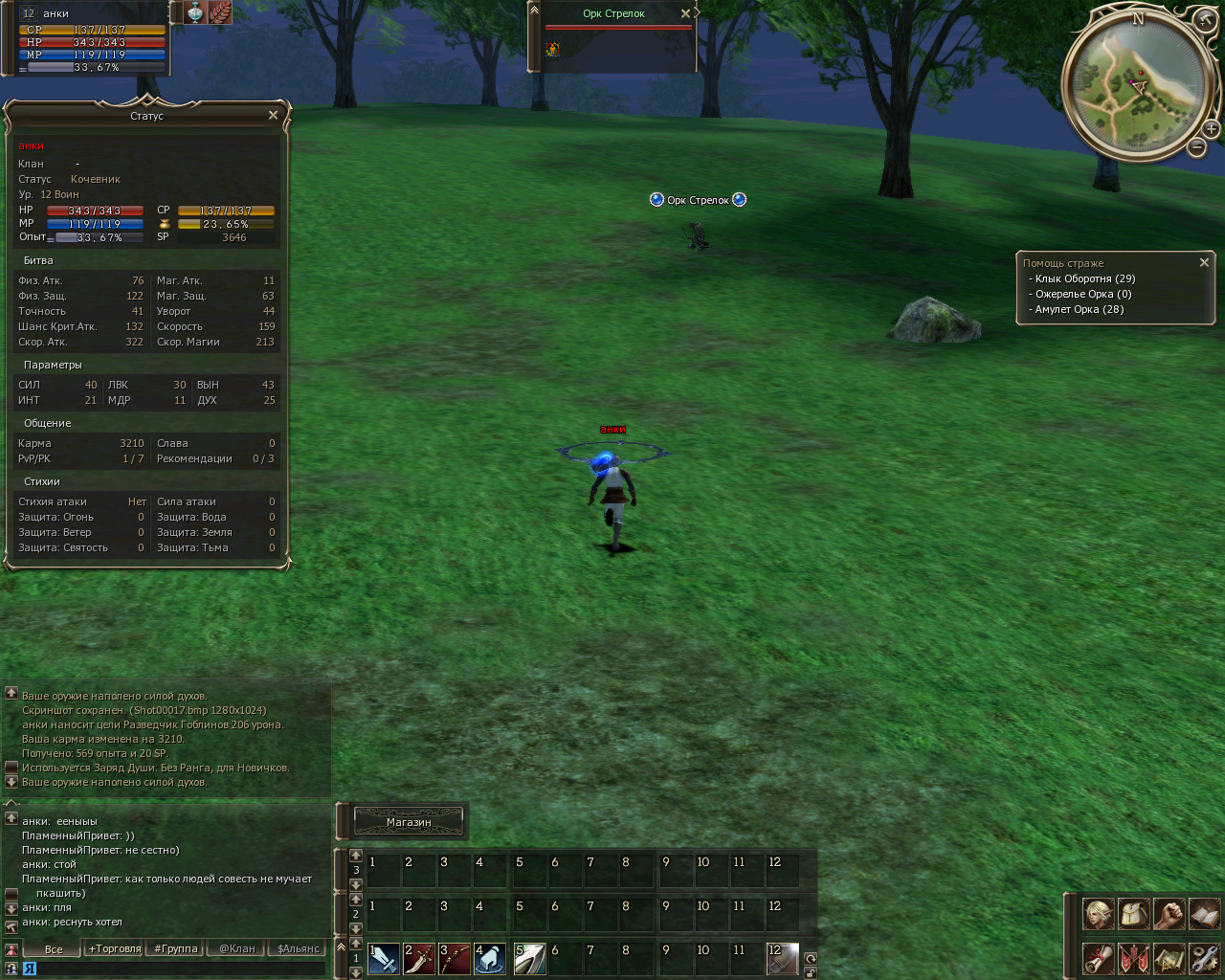
Task: Zoom in the minimap with plus button
Action: pyautogui.click(x=1211, y=129)
